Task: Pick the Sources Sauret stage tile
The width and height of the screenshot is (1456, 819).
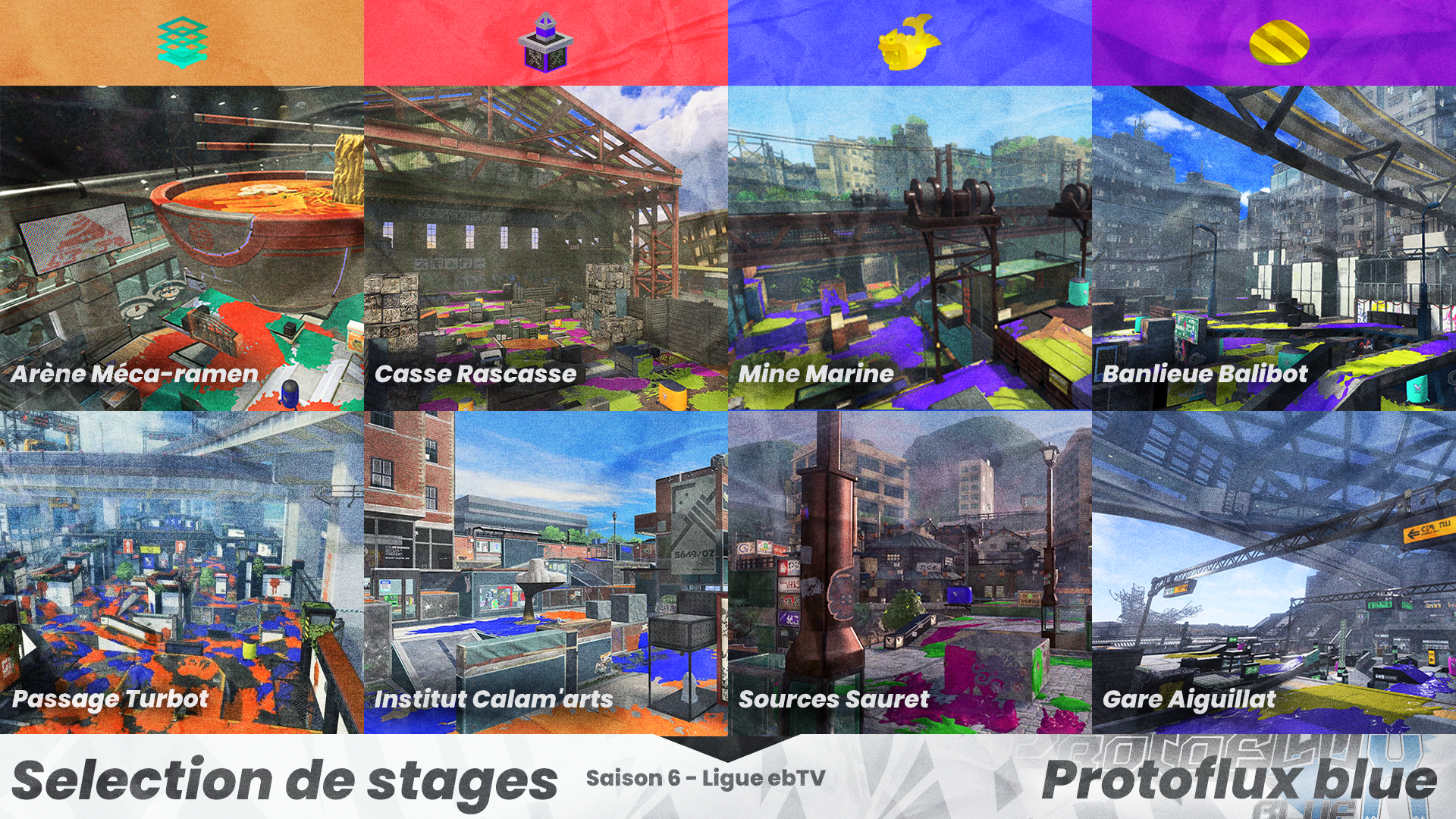Action: pos(910,573)
